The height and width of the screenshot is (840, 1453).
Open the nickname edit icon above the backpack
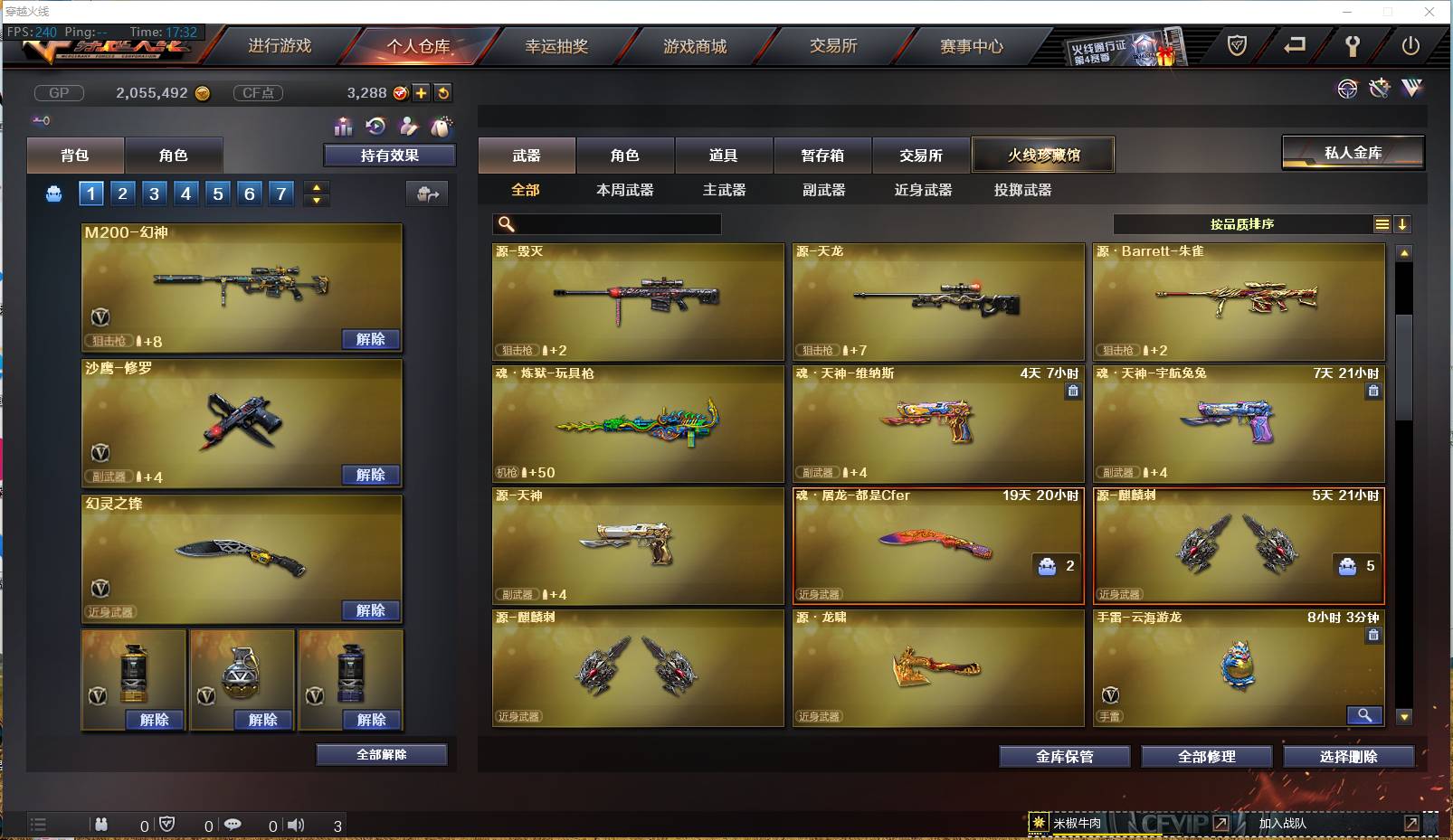point(409,127)
